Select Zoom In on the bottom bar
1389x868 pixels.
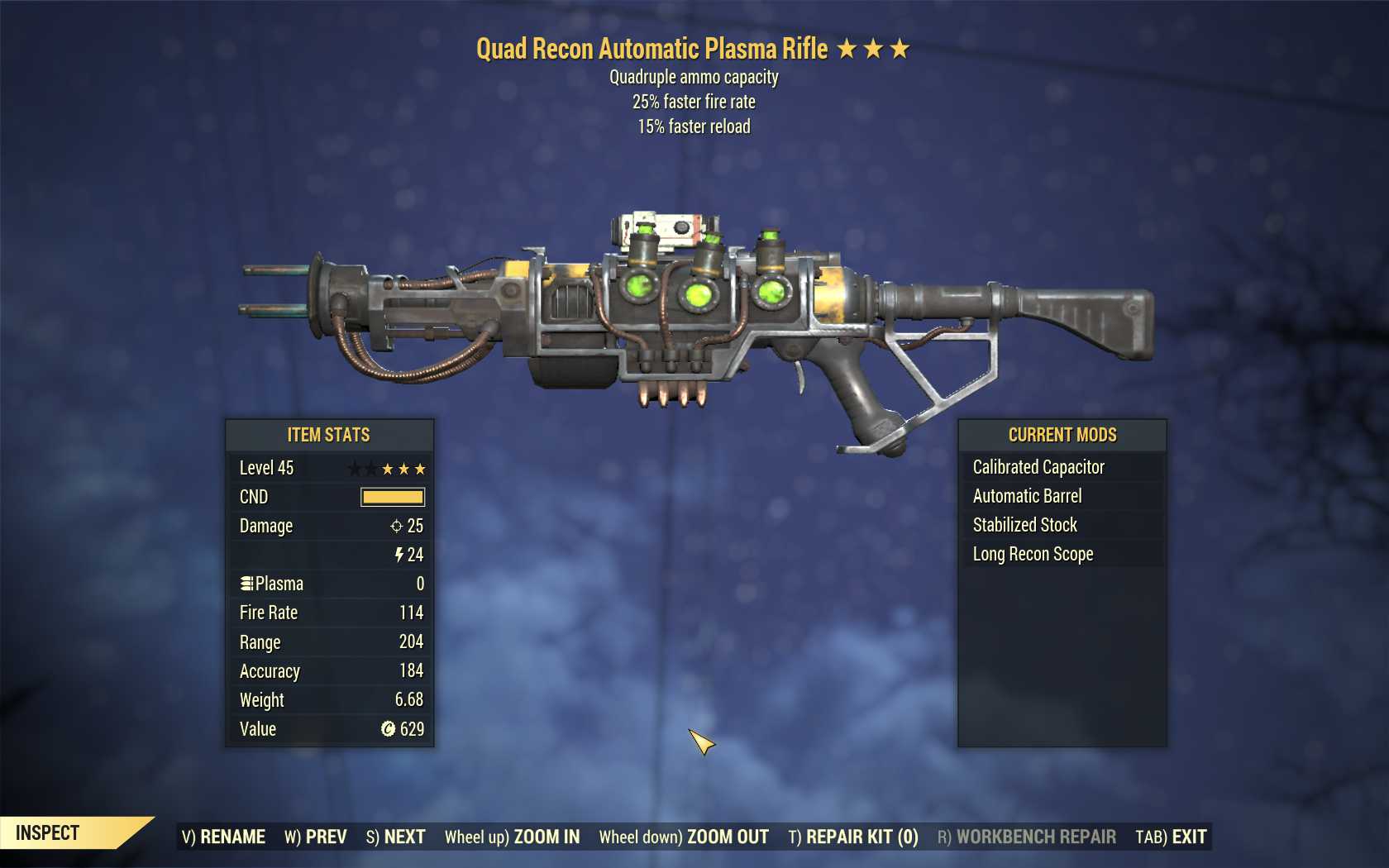click(x=512, y=837)
